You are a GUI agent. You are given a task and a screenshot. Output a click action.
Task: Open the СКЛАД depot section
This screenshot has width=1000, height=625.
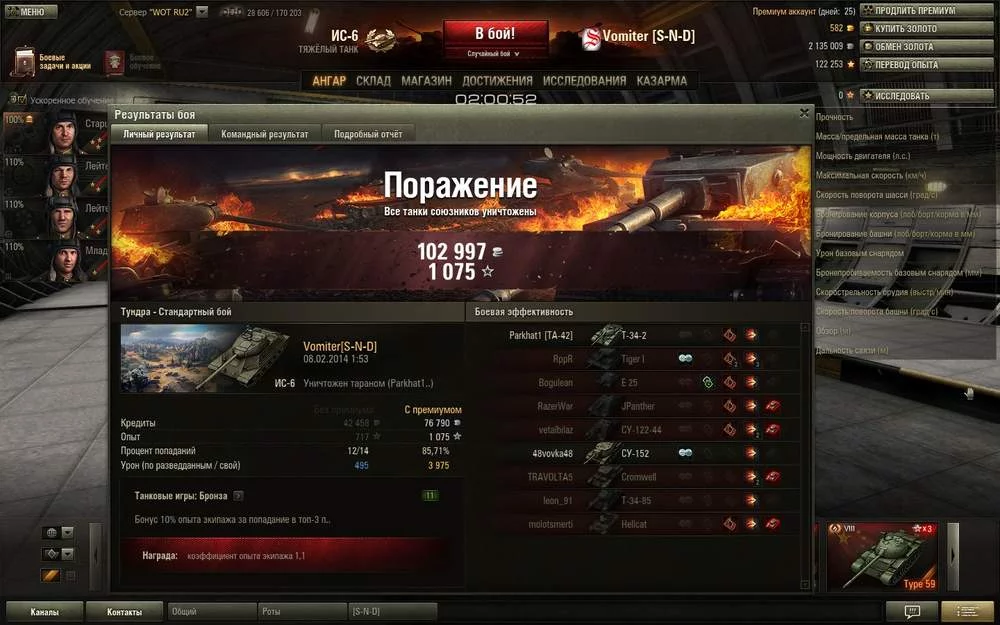click(x=373, y=81)
